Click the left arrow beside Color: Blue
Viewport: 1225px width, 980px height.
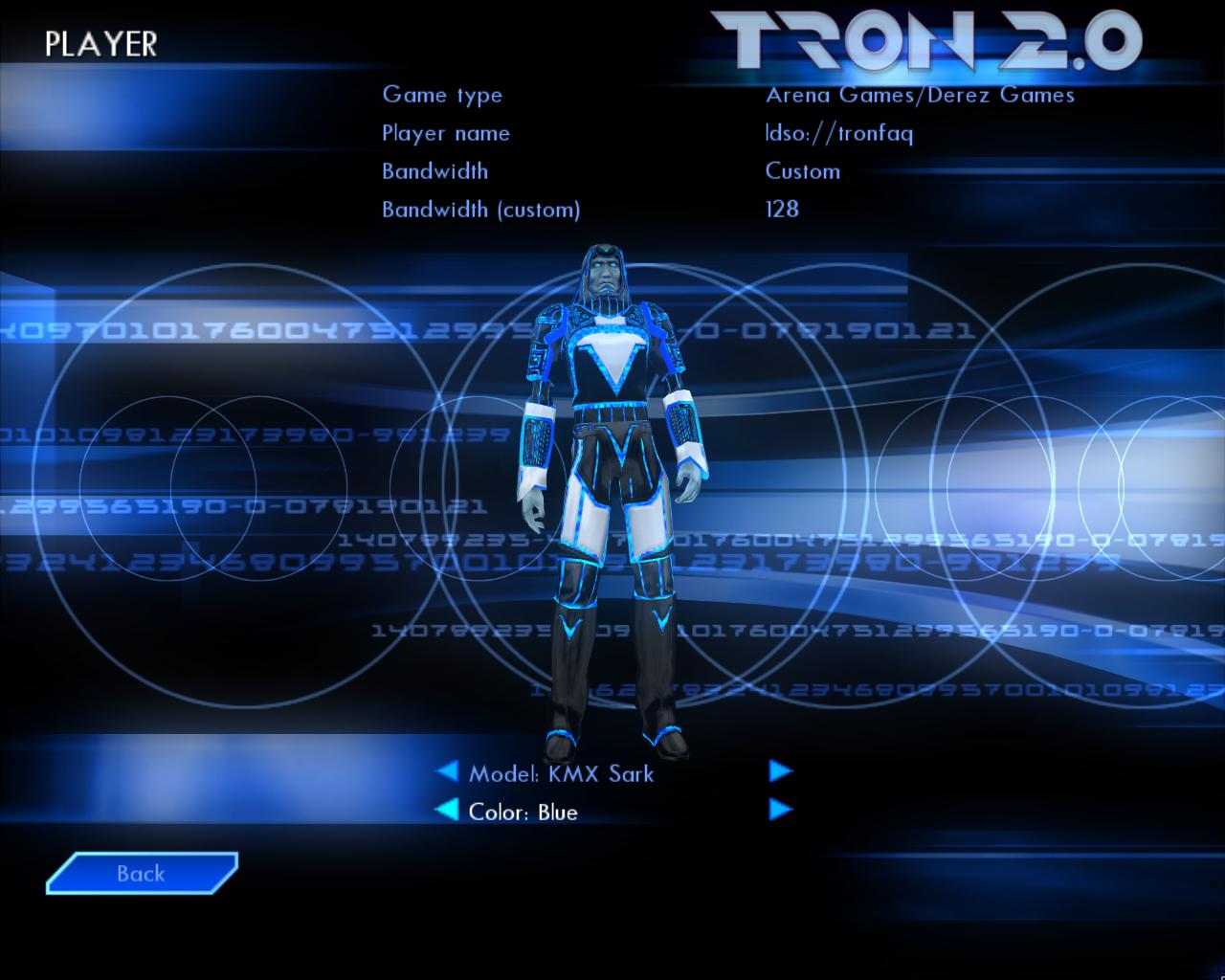(449, 810)
